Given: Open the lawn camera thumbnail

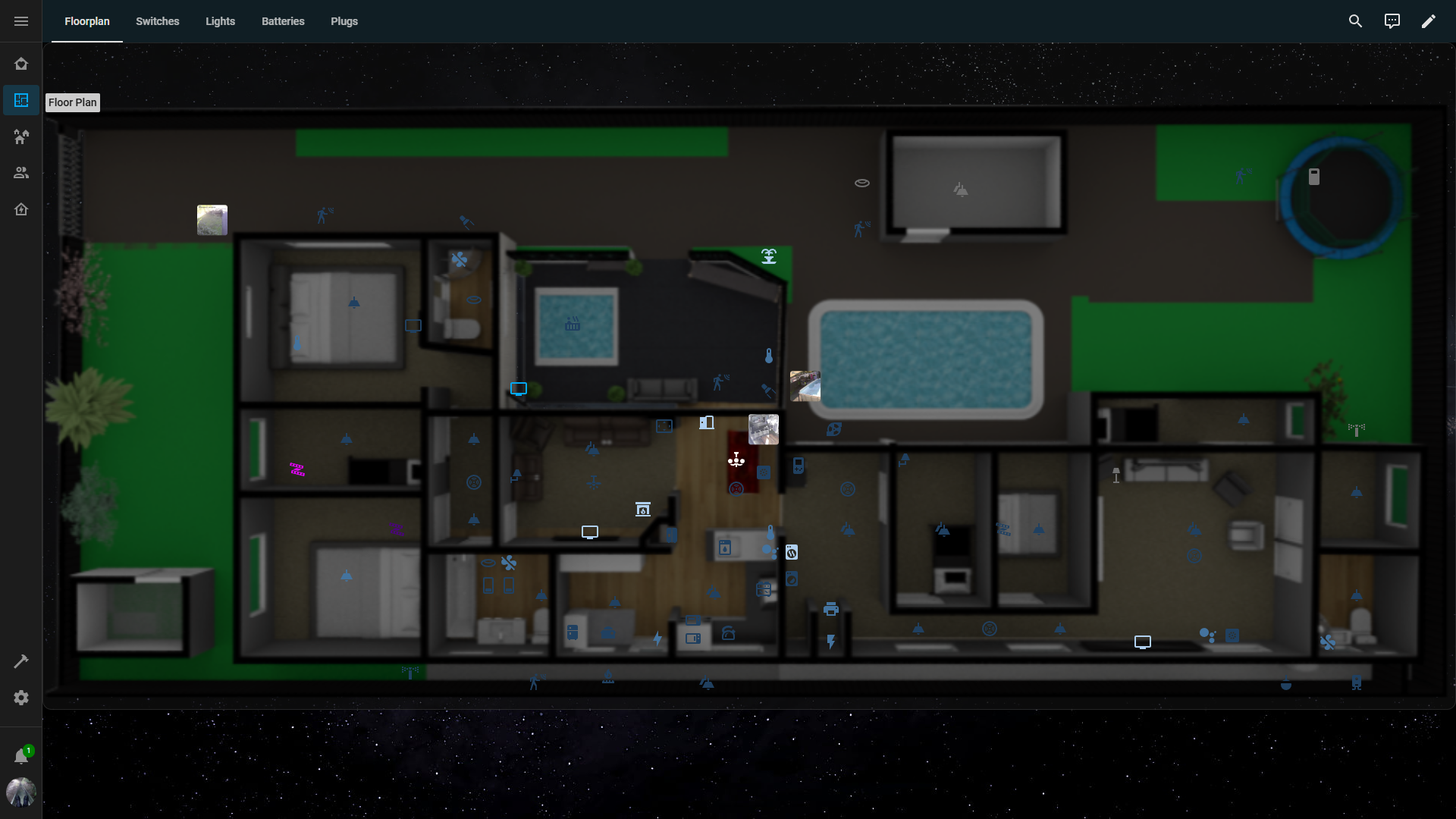Looking at the screenshot, I should tap(212, 220).
